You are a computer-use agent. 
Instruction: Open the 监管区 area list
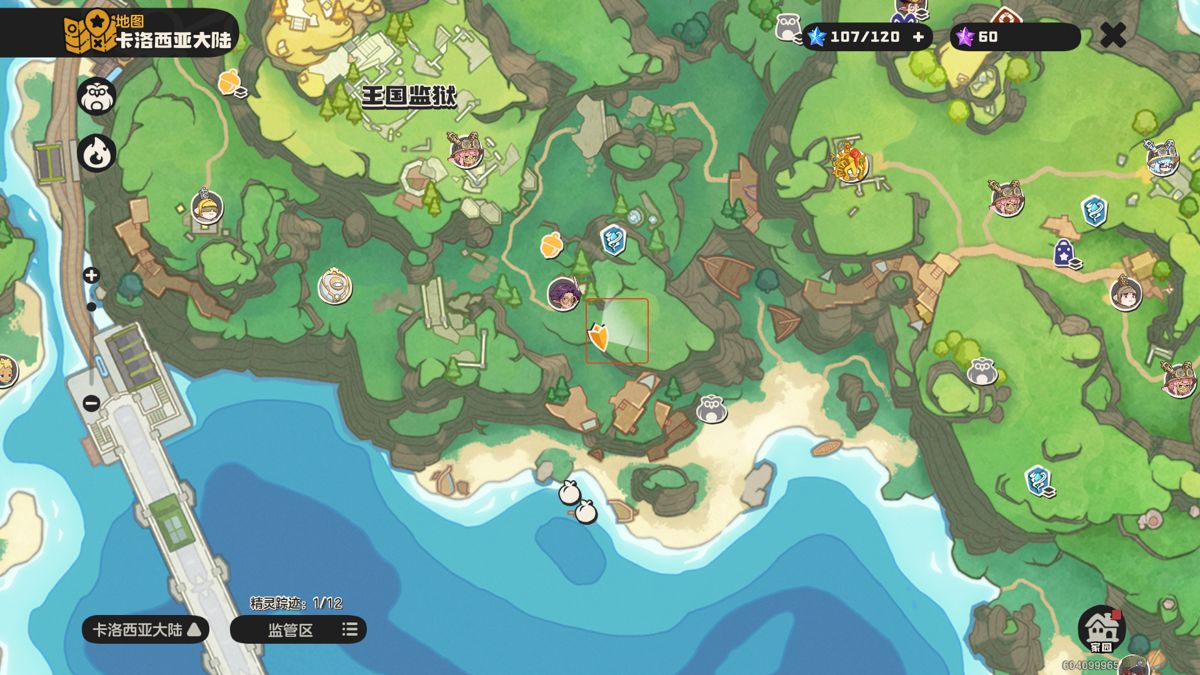point(298,629)
